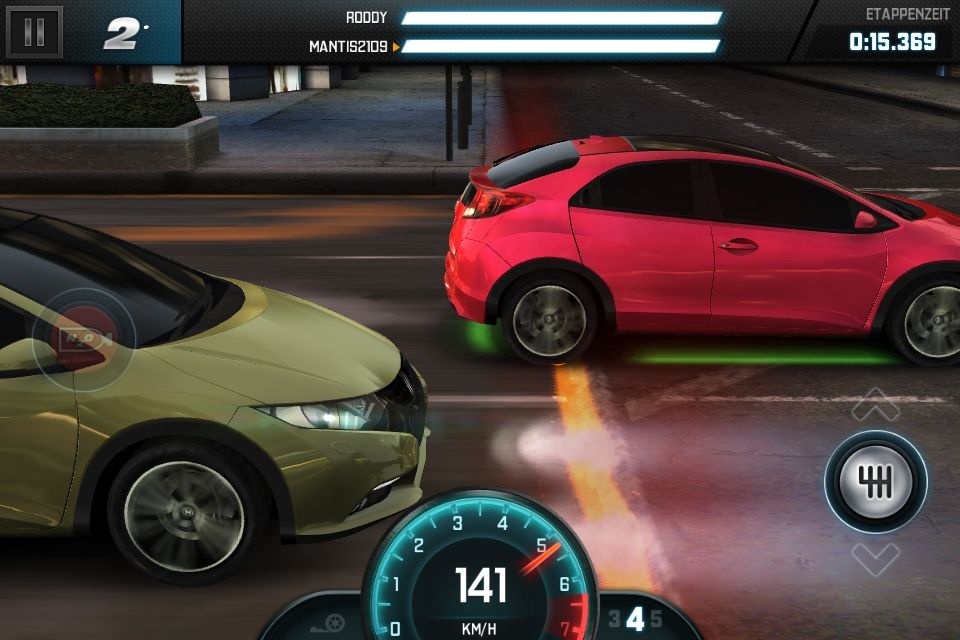The image size is (960, 640).
Task: Shift up with the upward chevron
Action: coord(875,405)
